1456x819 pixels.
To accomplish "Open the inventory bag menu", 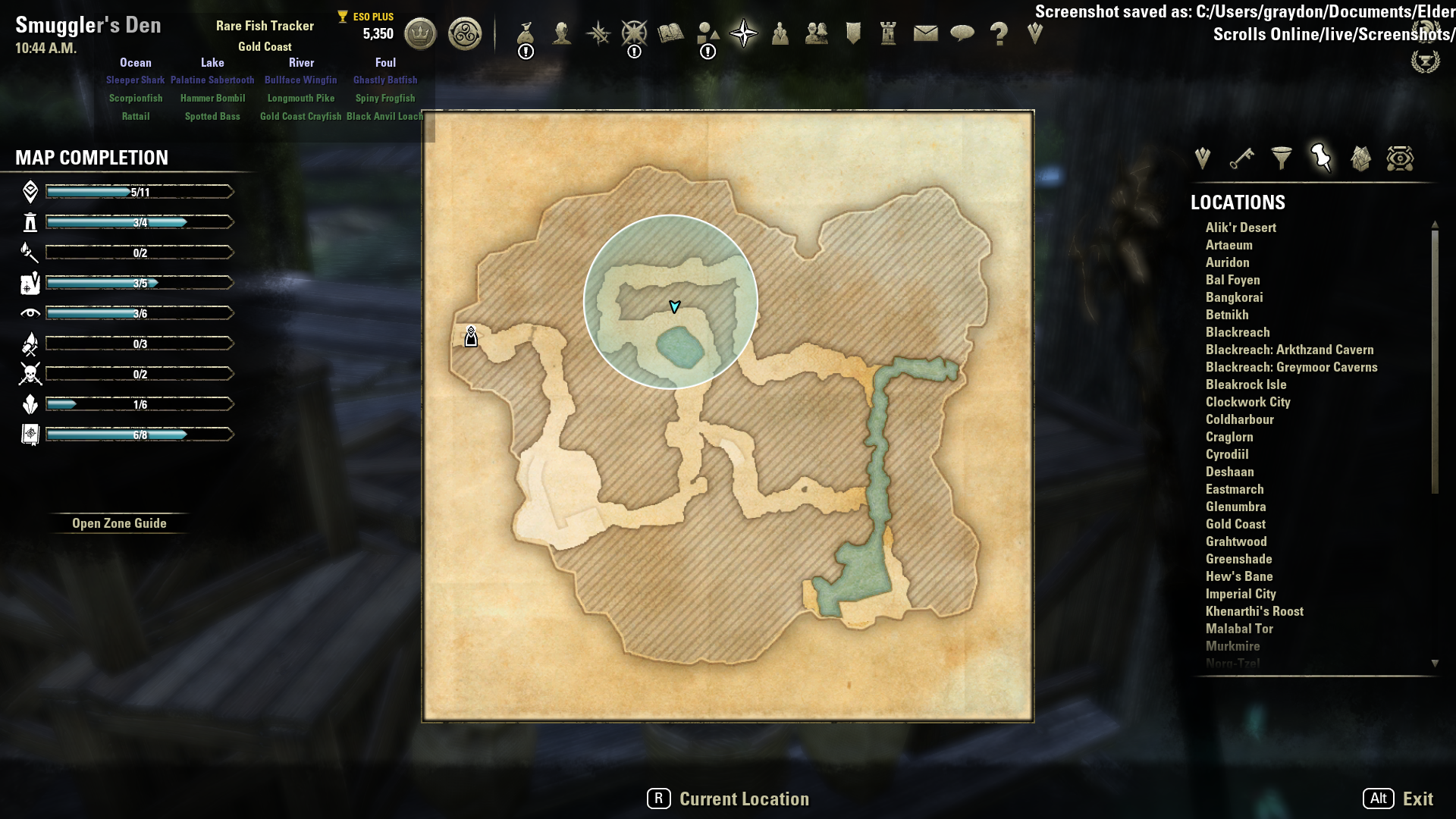I will pos(526,34).
